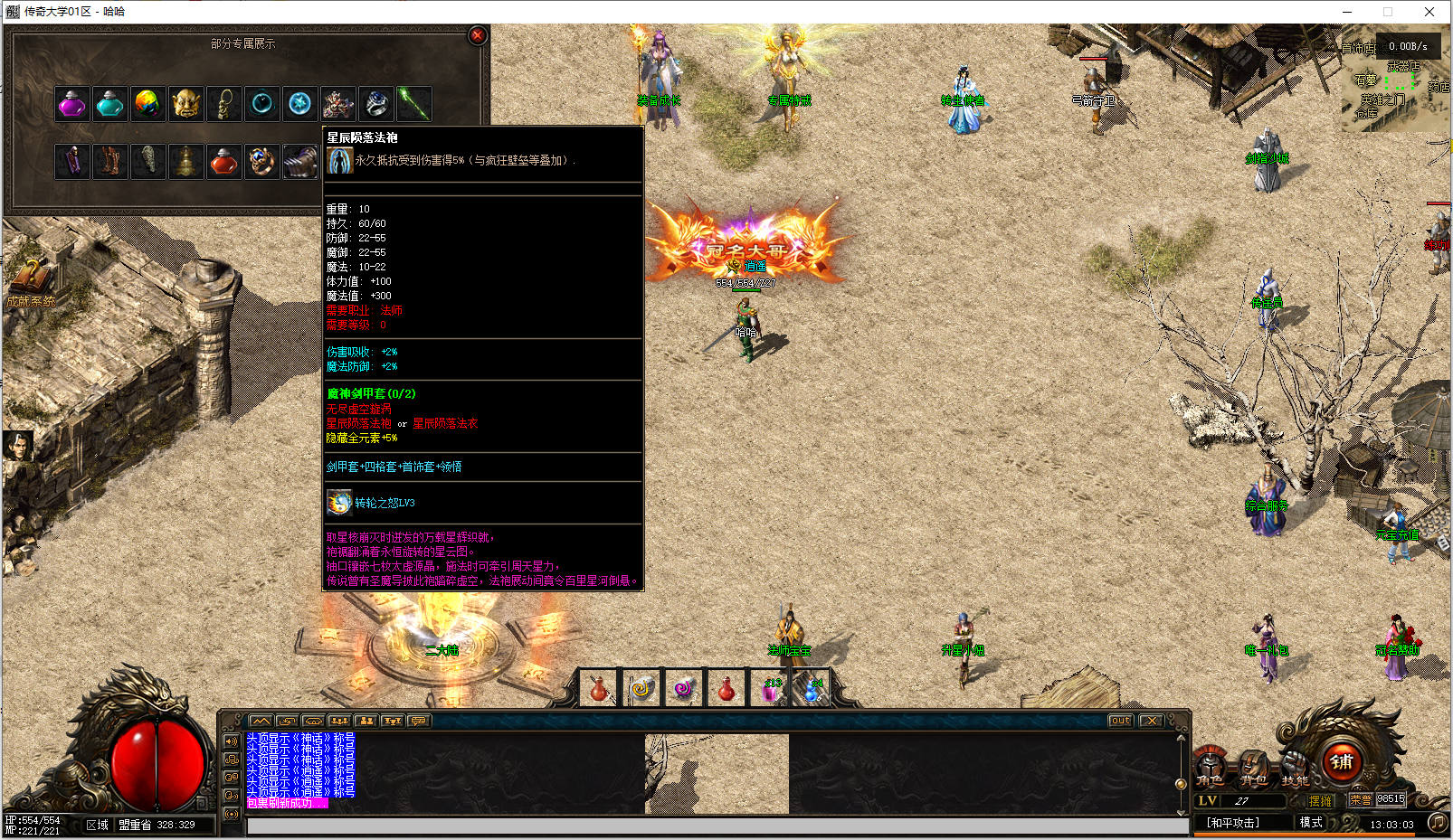1453x840 pixels.
Task: Close the game window
Action: click(x=1429, y=12)
